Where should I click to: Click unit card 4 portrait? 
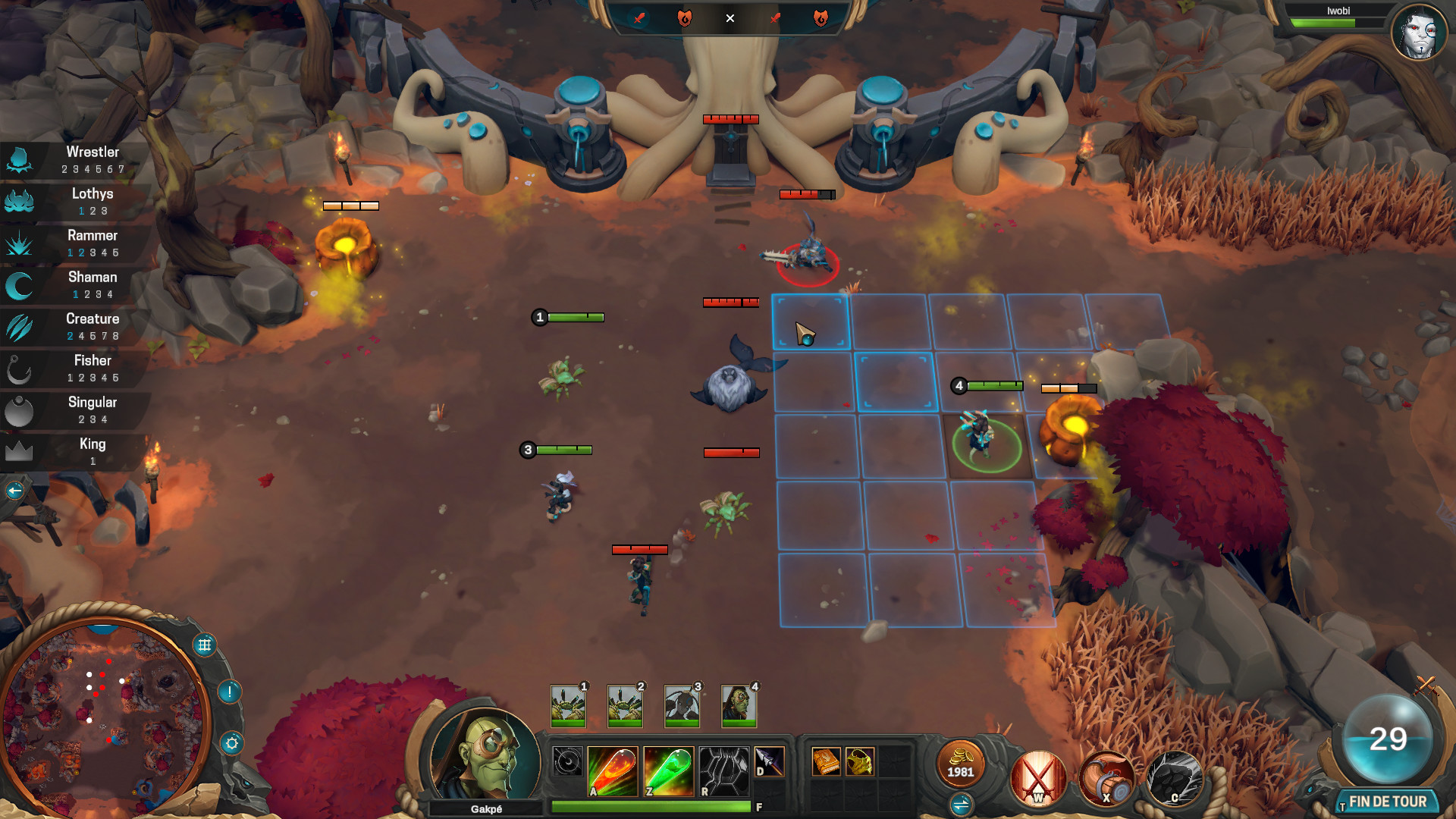coord(738,705)
